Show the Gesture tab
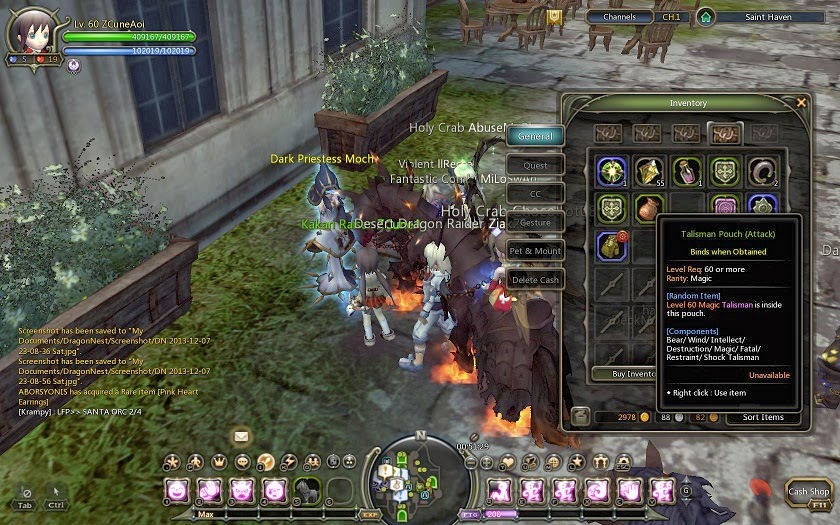The image size is (840, 525). [x=536, y=222]
